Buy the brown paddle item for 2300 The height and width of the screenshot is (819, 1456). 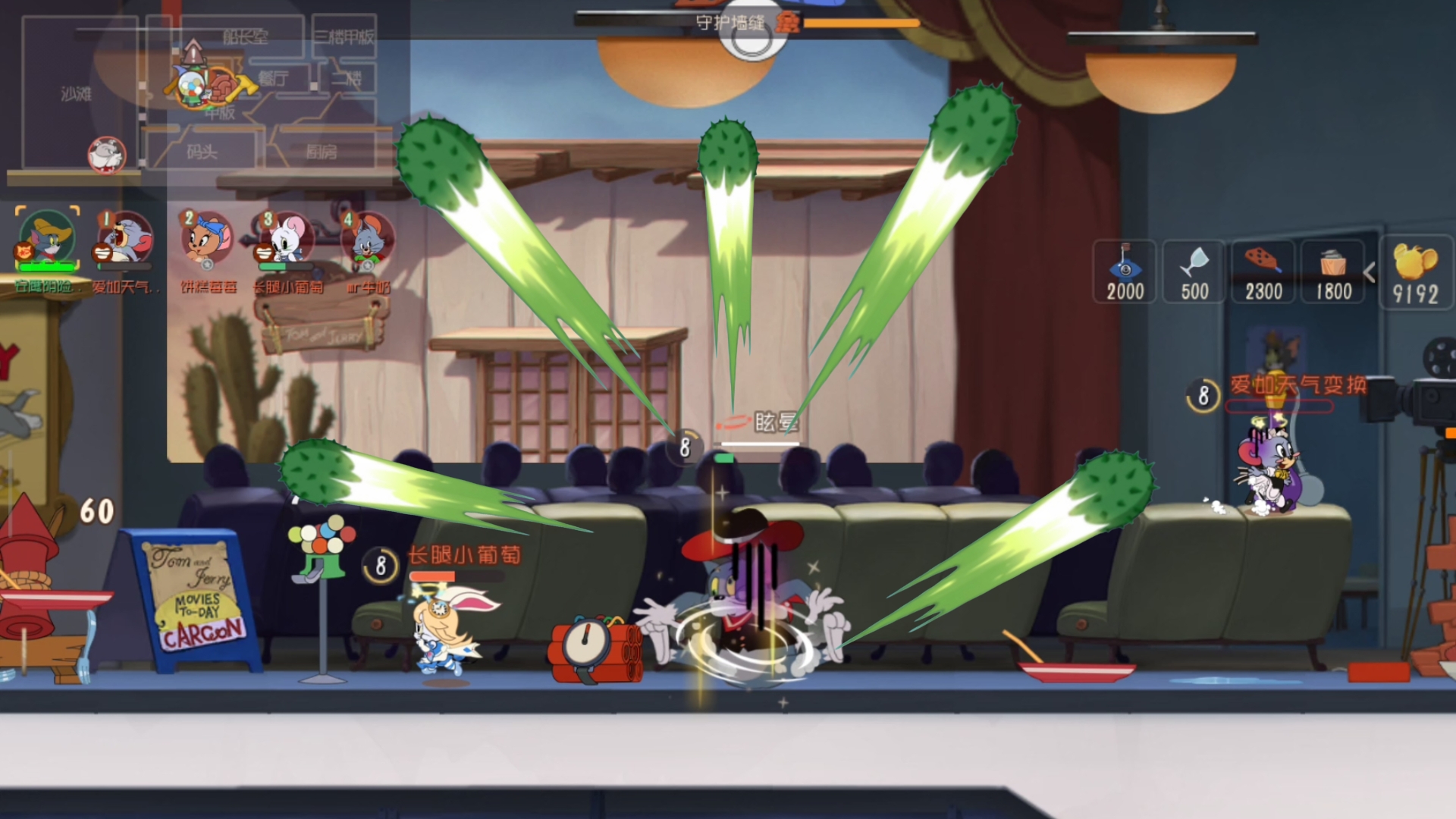tap(1263, 271)
